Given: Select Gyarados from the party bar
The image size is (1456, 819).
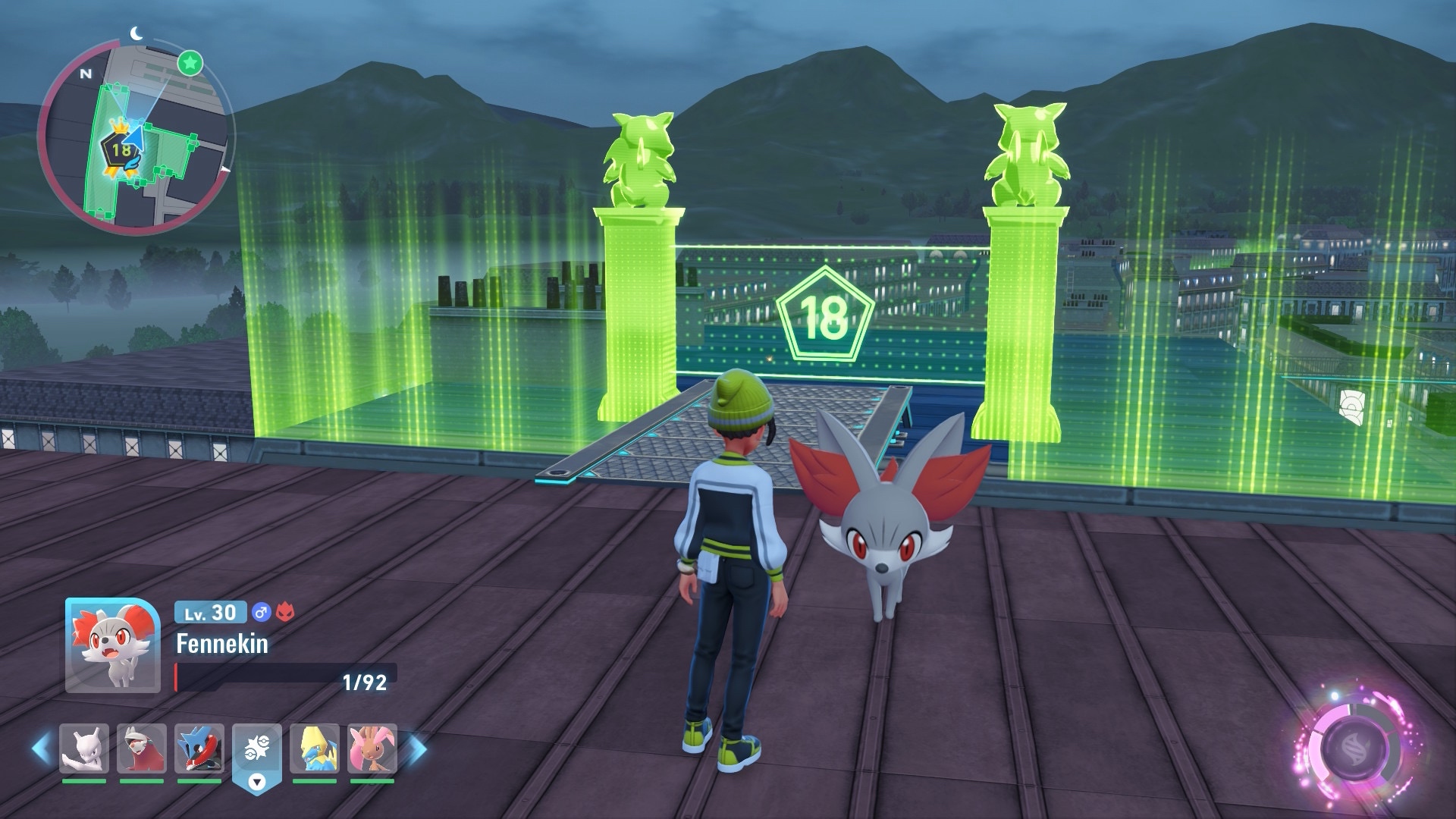Looking at the screenshot, I should 199,748.
